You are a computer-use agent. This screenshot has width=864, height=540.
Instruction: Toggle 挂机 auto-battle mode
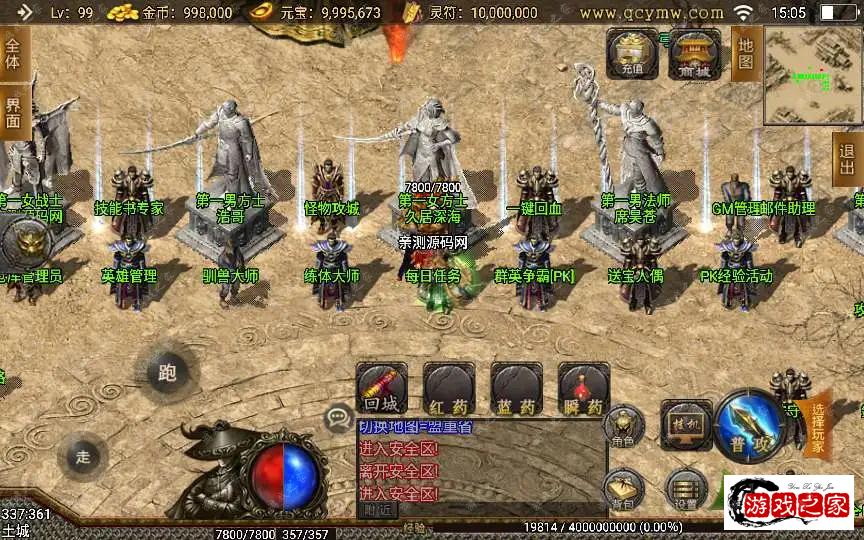pos(685,423)
